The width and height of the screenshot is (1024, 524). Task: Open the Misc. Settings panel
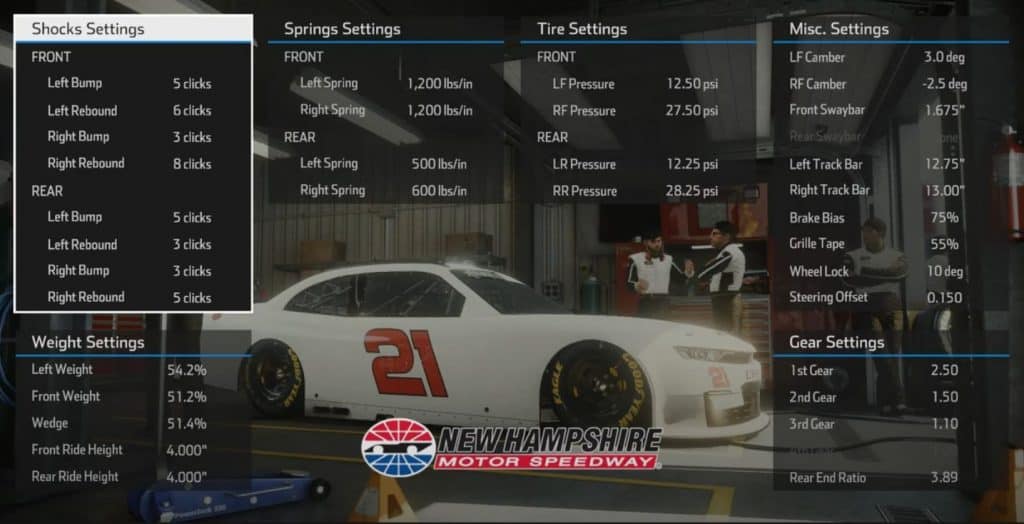point(838,29)
